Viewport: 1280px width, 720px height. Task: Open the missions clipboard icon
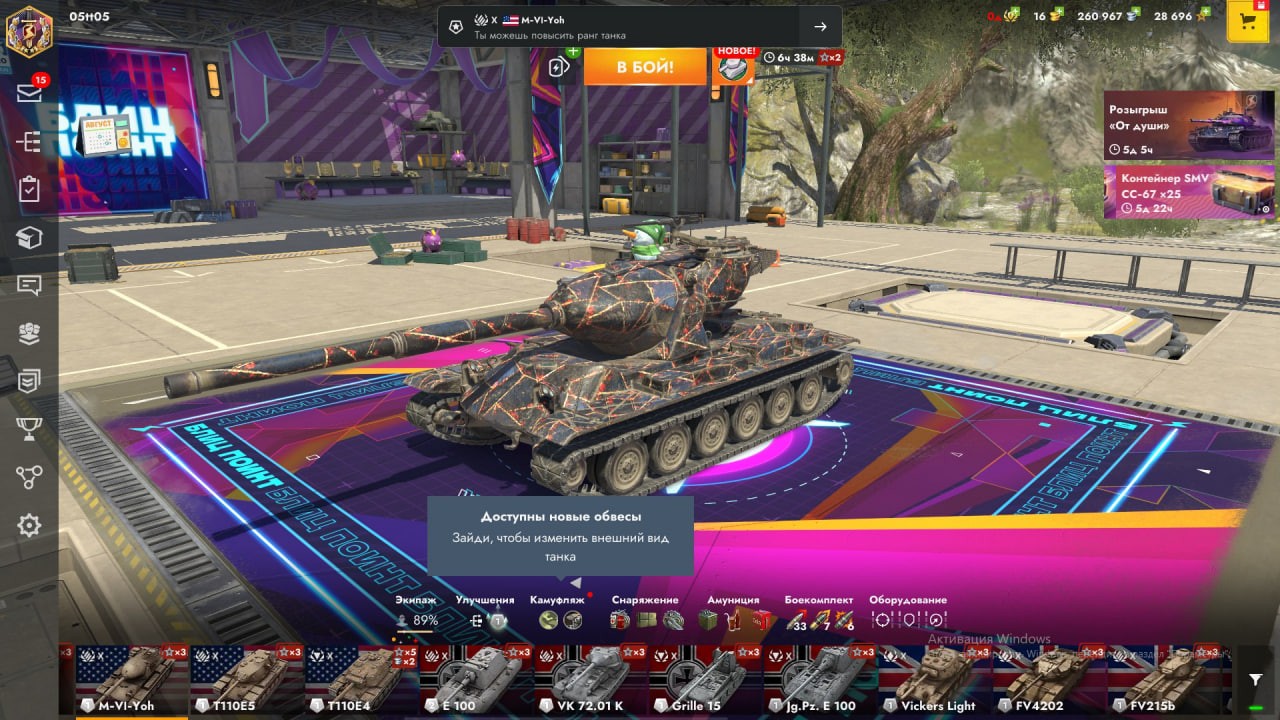click(x=29, y=189)
